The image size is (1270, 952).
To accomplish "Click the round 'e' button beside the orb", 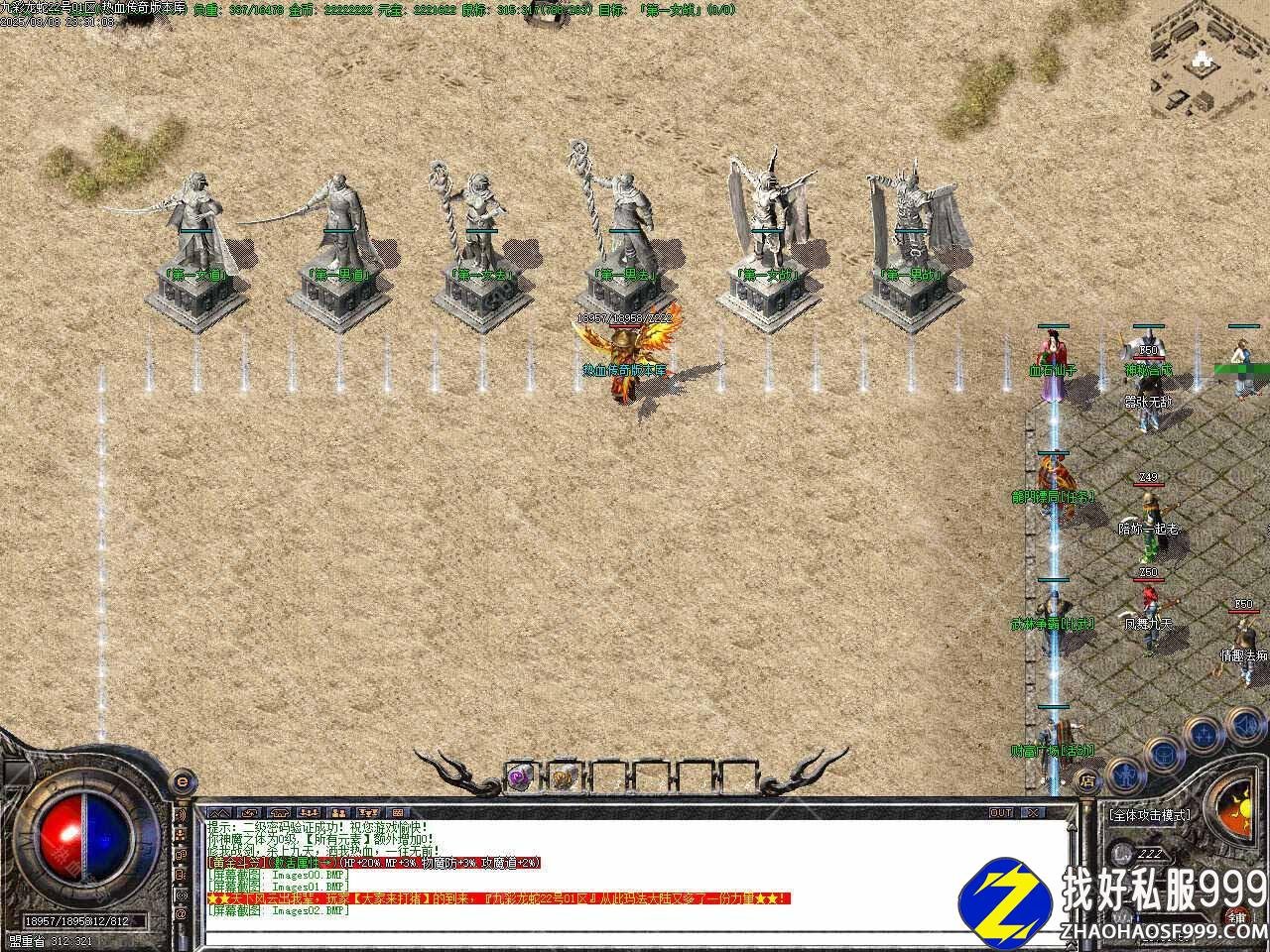I will pos(181,781).
